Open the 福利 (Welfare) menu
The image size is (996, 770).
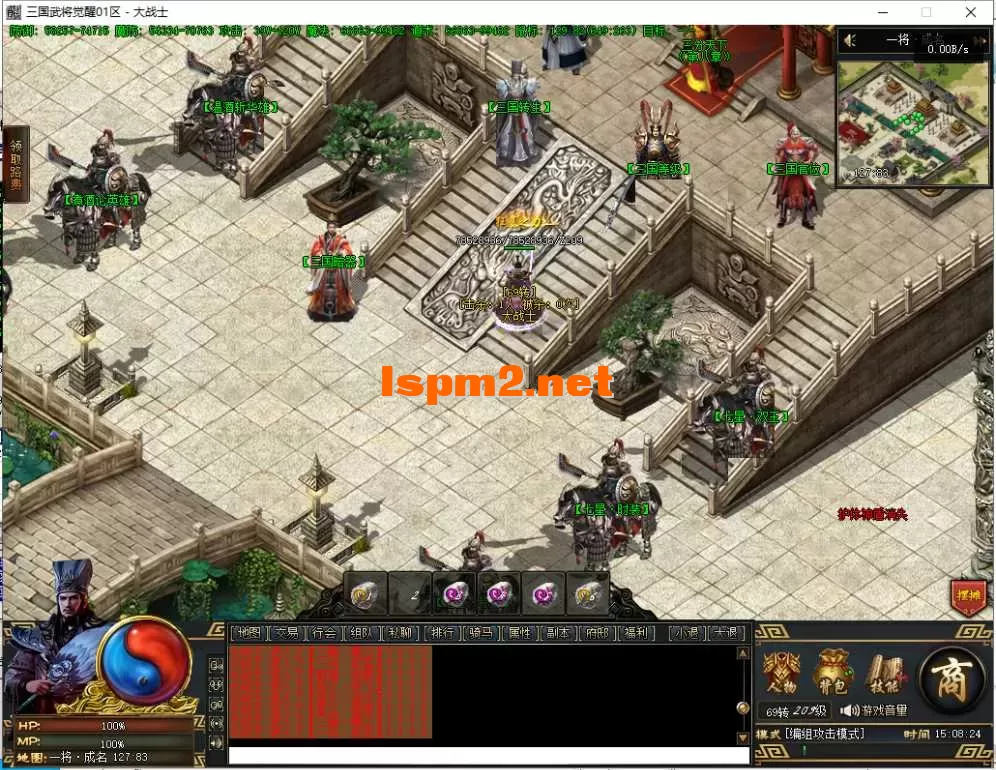tap(633, 633)
